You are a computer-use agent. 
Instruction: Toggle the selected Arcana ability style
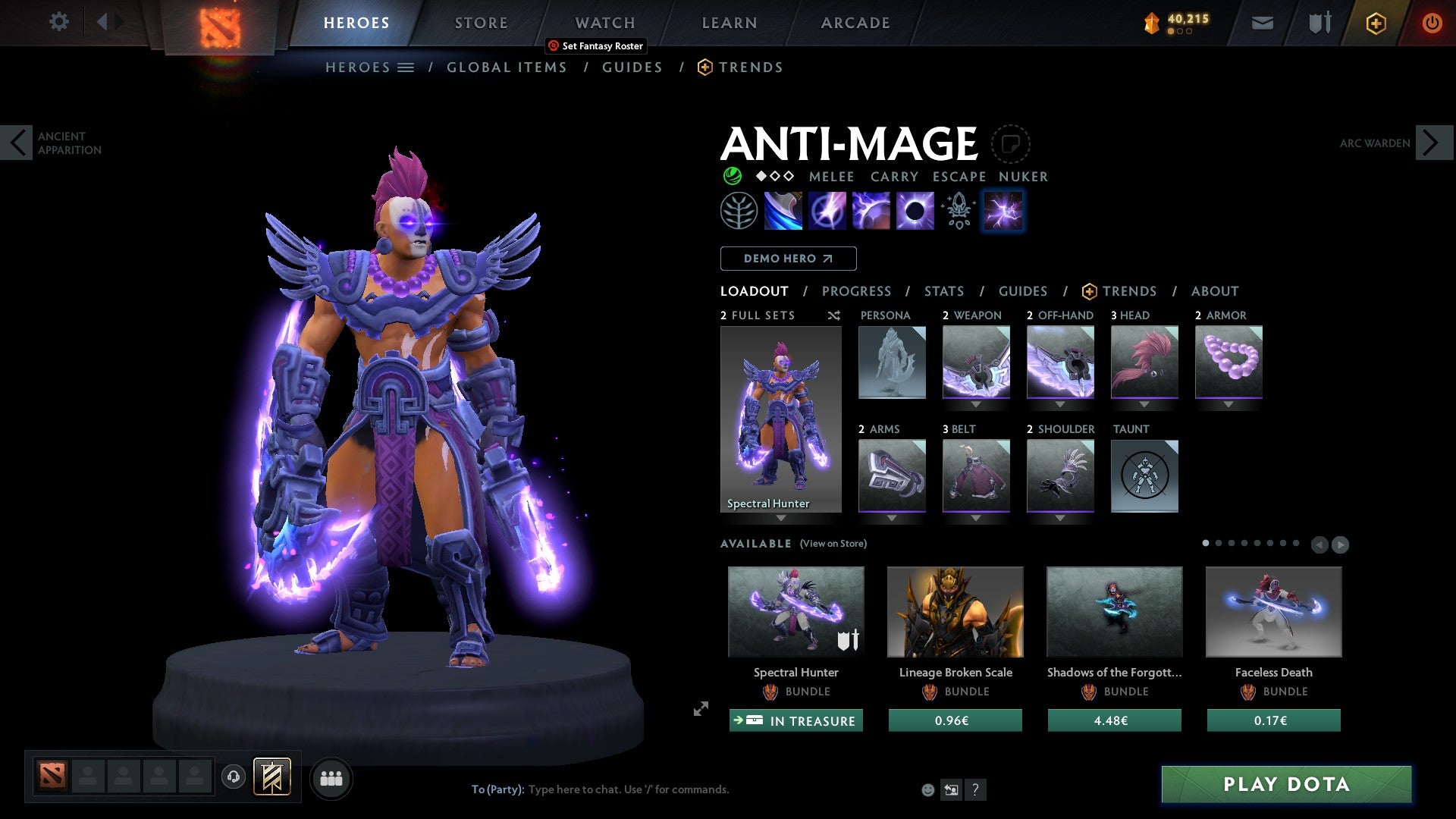(x=1003, y=212)
